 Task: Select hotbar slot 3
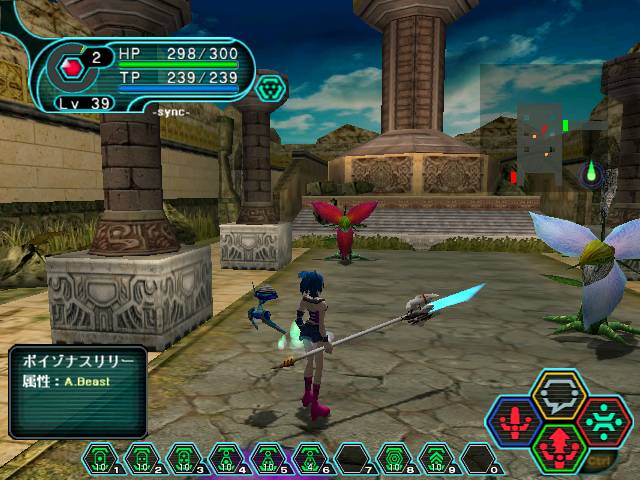[185, 459]
